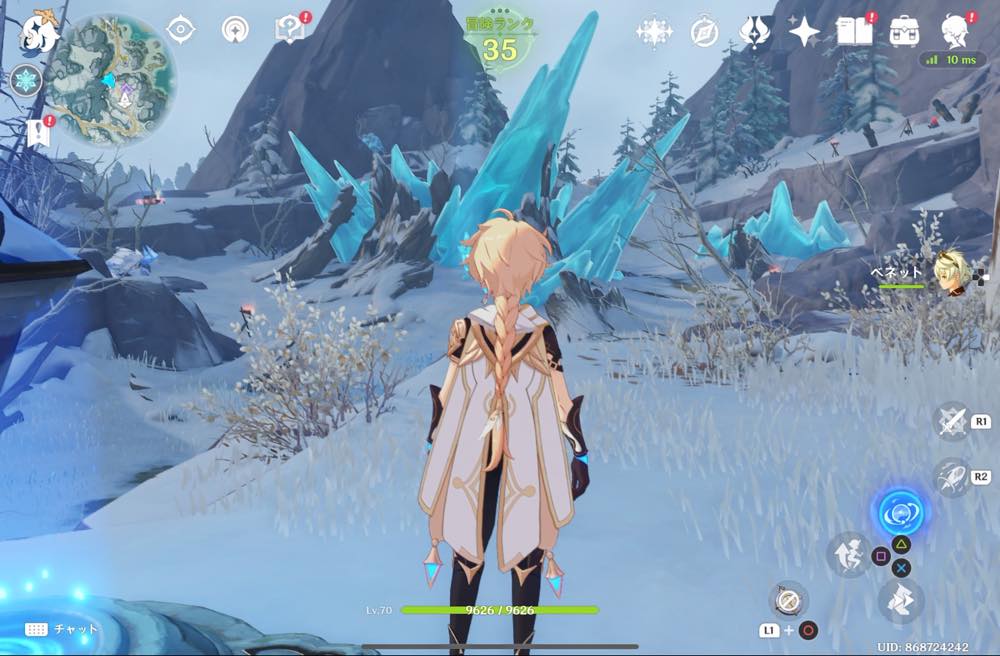
Task: Open the character profile head icon
Action: [956, 31]
